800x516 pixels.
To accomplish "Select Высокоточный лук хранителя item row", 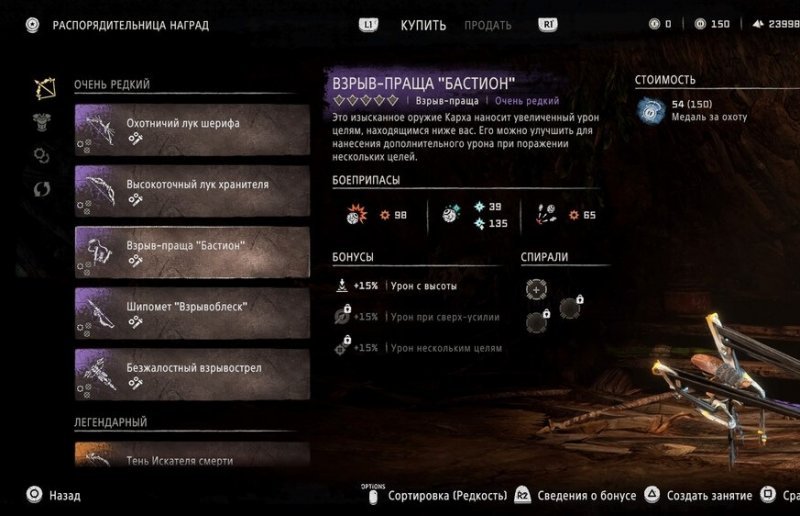I will (x=192, y=191).
